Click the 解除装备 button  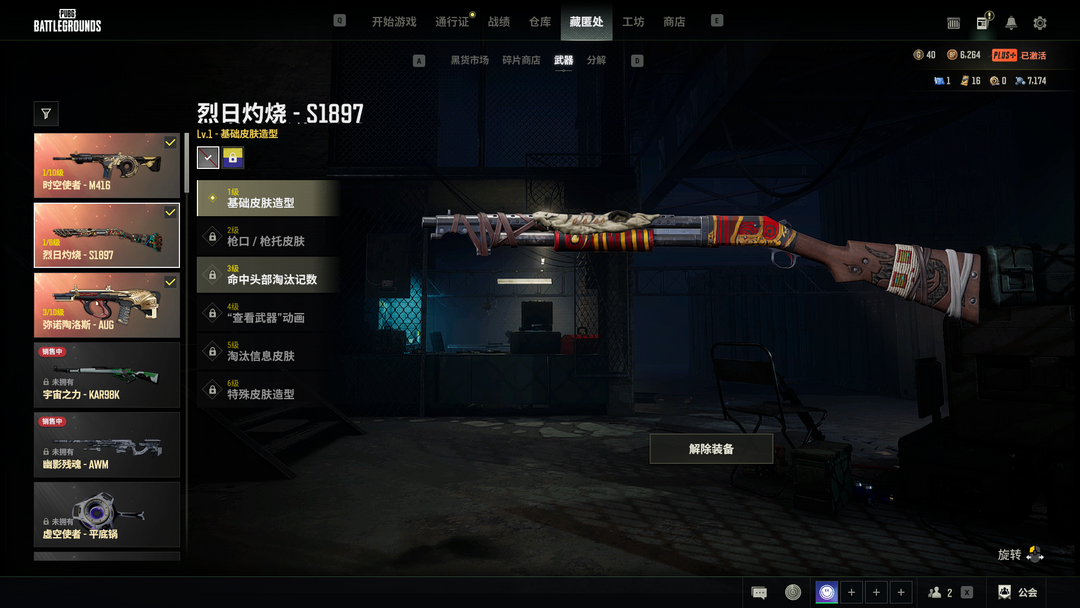(711, 449)
